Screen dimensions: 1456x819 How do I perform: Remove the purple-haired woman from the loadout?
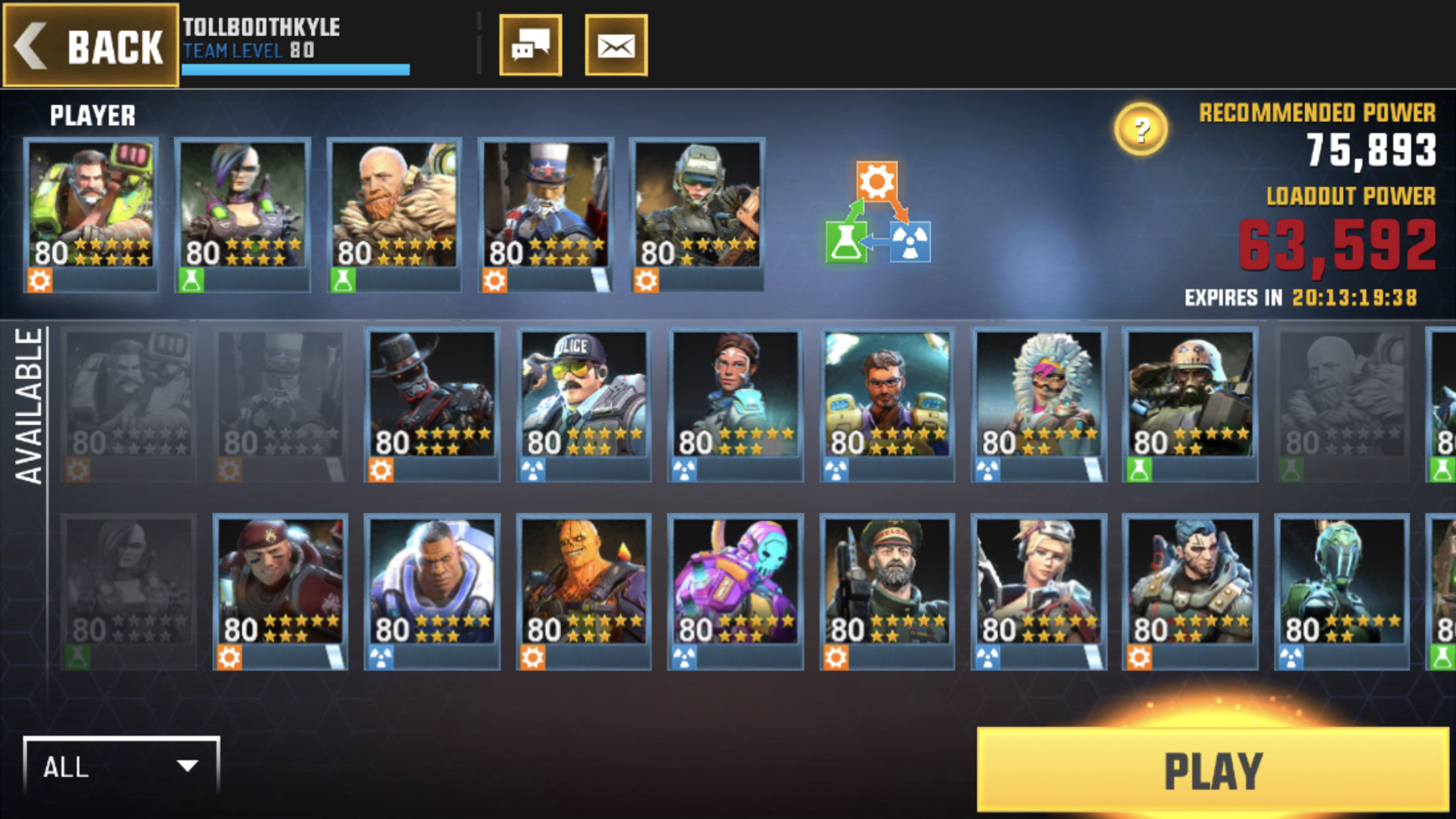[x=243, y=212]
